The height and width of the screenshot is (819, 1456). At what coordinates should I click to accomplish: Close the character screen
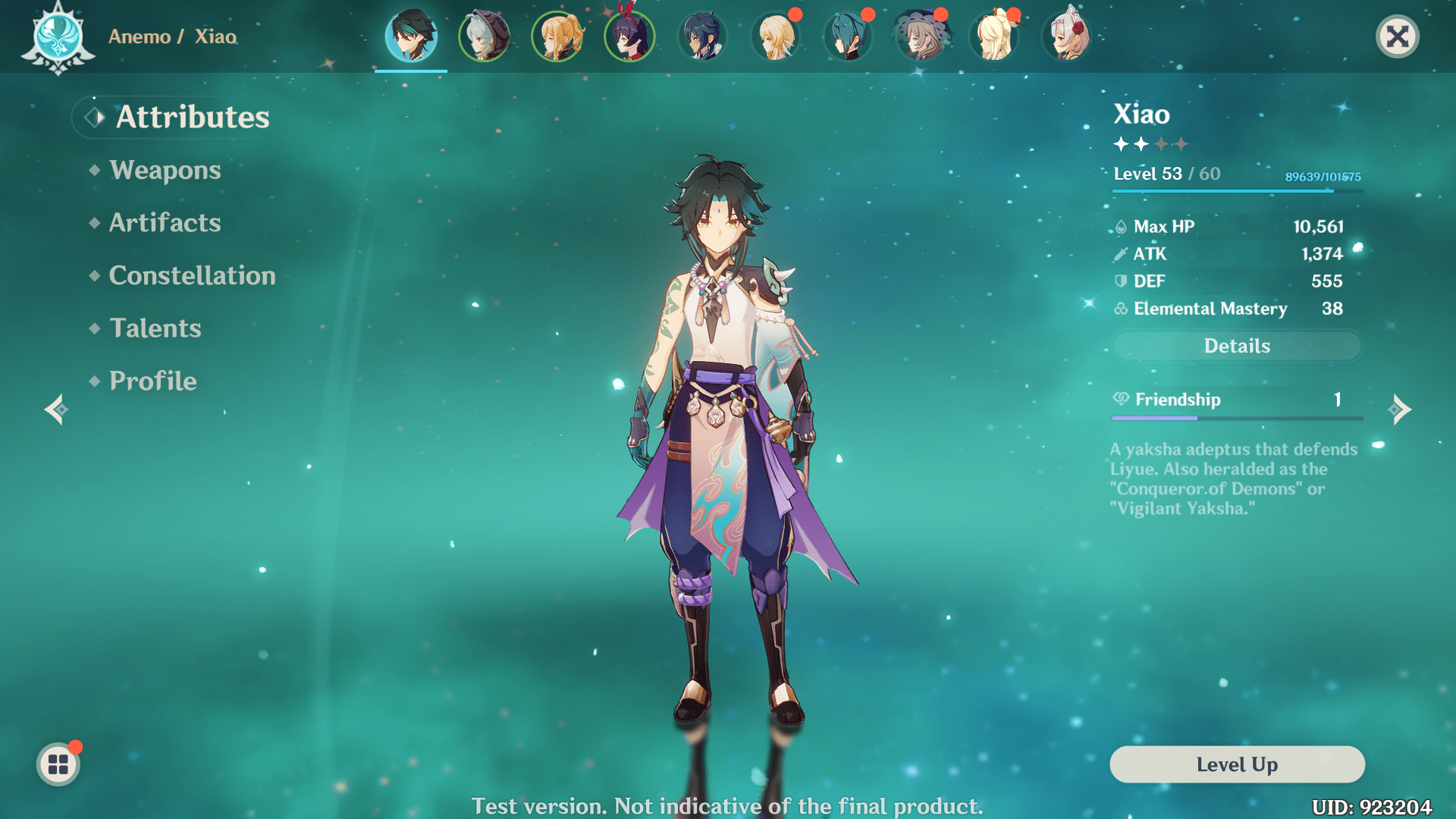1397,36
